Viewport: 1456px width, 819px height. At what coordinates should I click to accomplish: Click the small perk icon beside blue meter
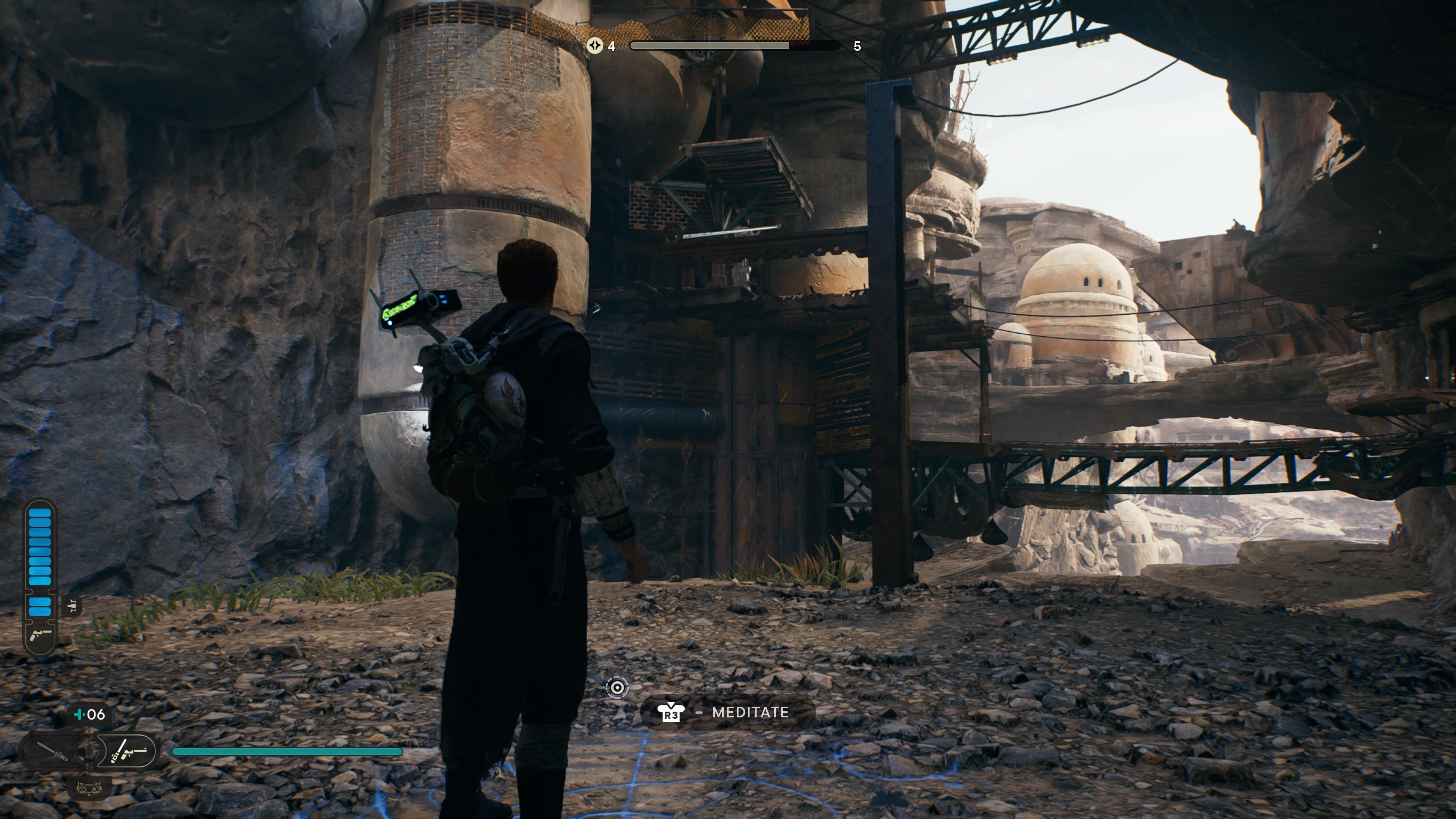click(72, 607)
